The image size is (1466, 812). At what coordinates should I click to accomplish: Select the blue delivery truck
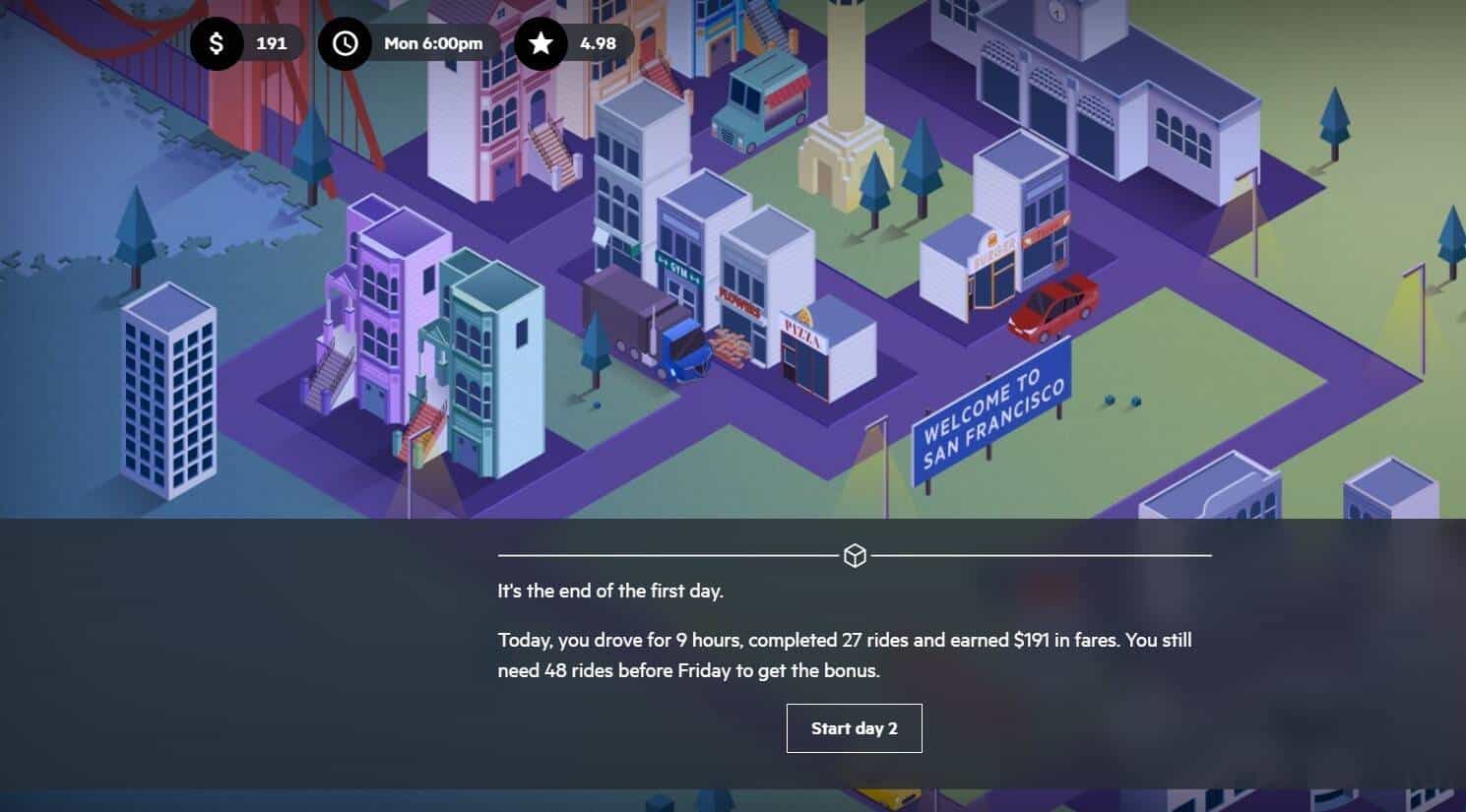(685, 354)
